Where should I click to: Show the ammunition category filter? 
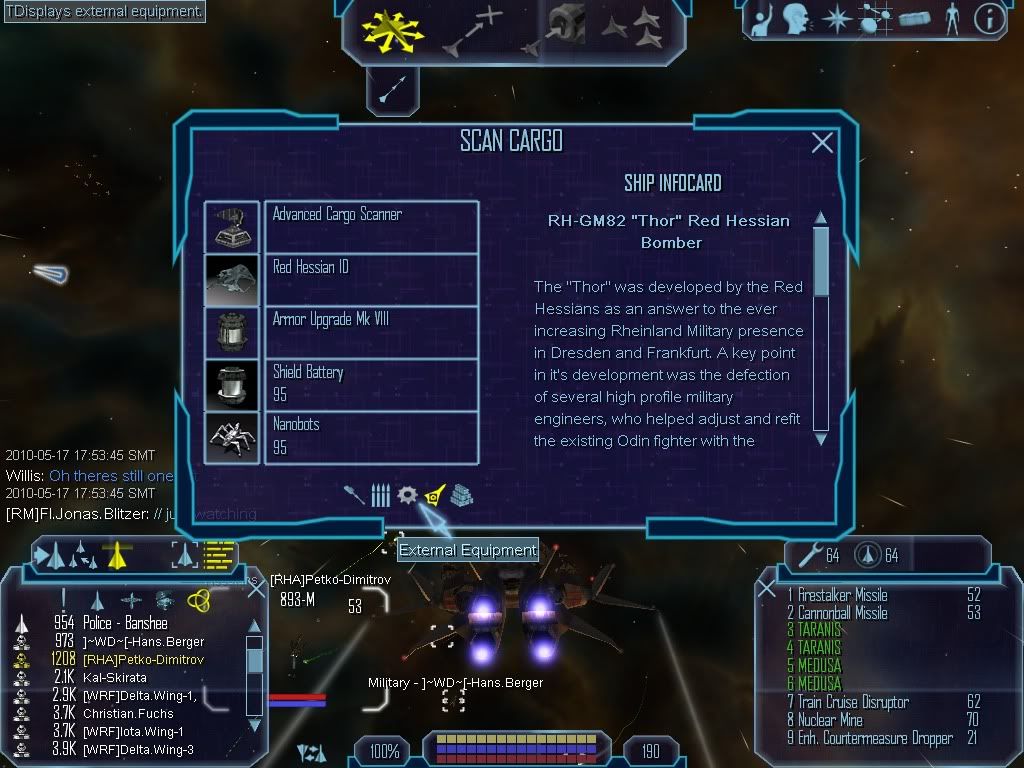[380, 495]
